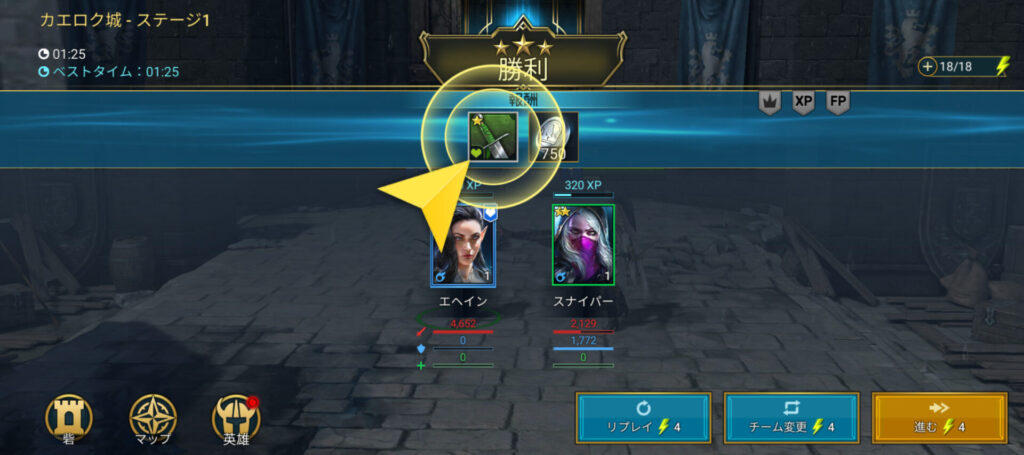The height and width of the screenshot is (455, 1024).
Task: Select スナイパー champion portrait
Action: (583, 245)
